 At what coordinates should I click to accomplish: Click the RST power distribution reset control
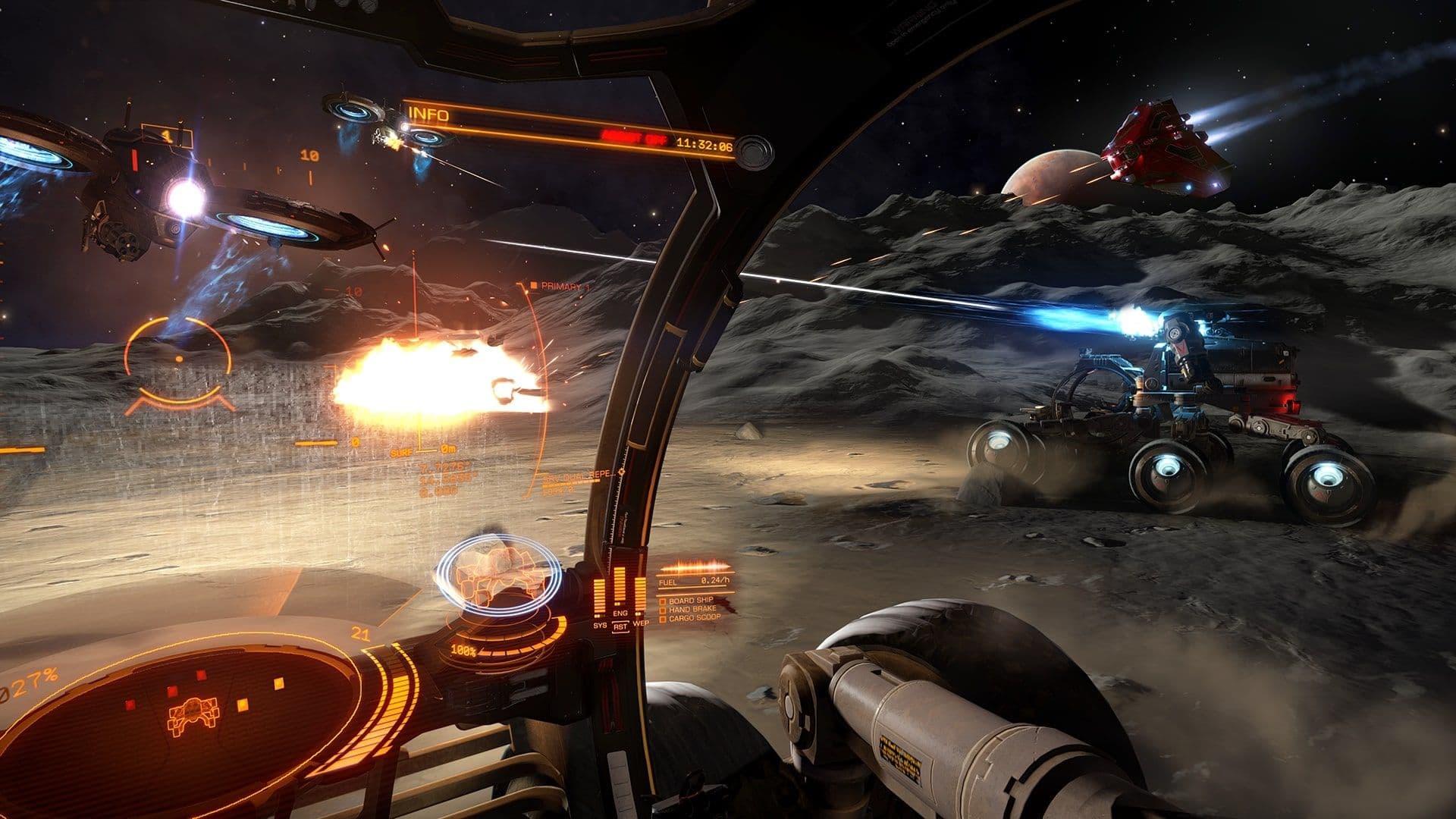point(620,627)
